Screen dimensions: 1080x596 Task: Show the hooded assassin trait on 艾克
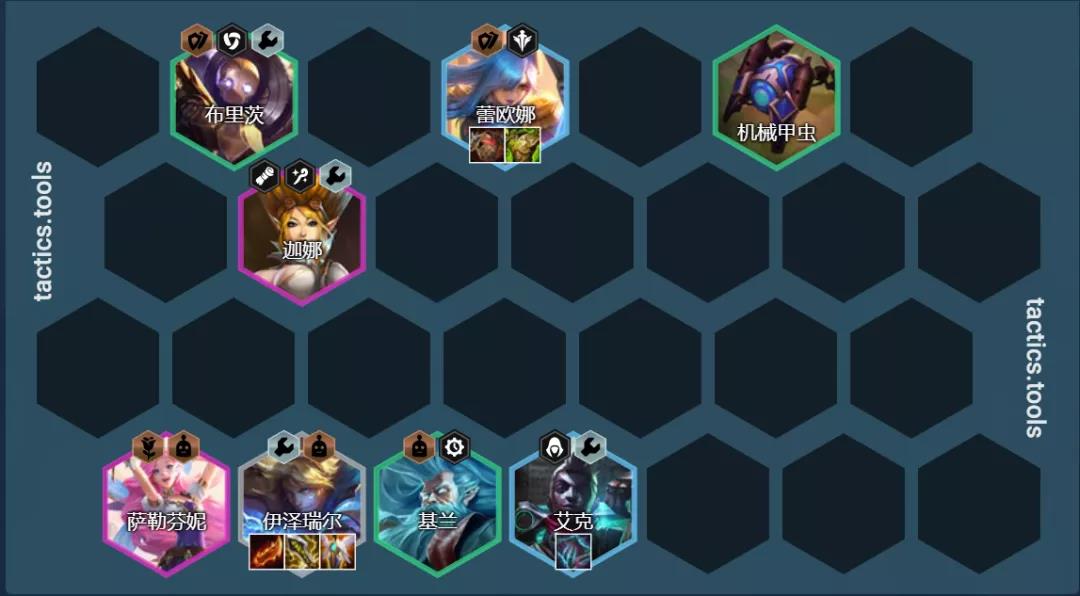pyautogui.click(x=555, y=446)
